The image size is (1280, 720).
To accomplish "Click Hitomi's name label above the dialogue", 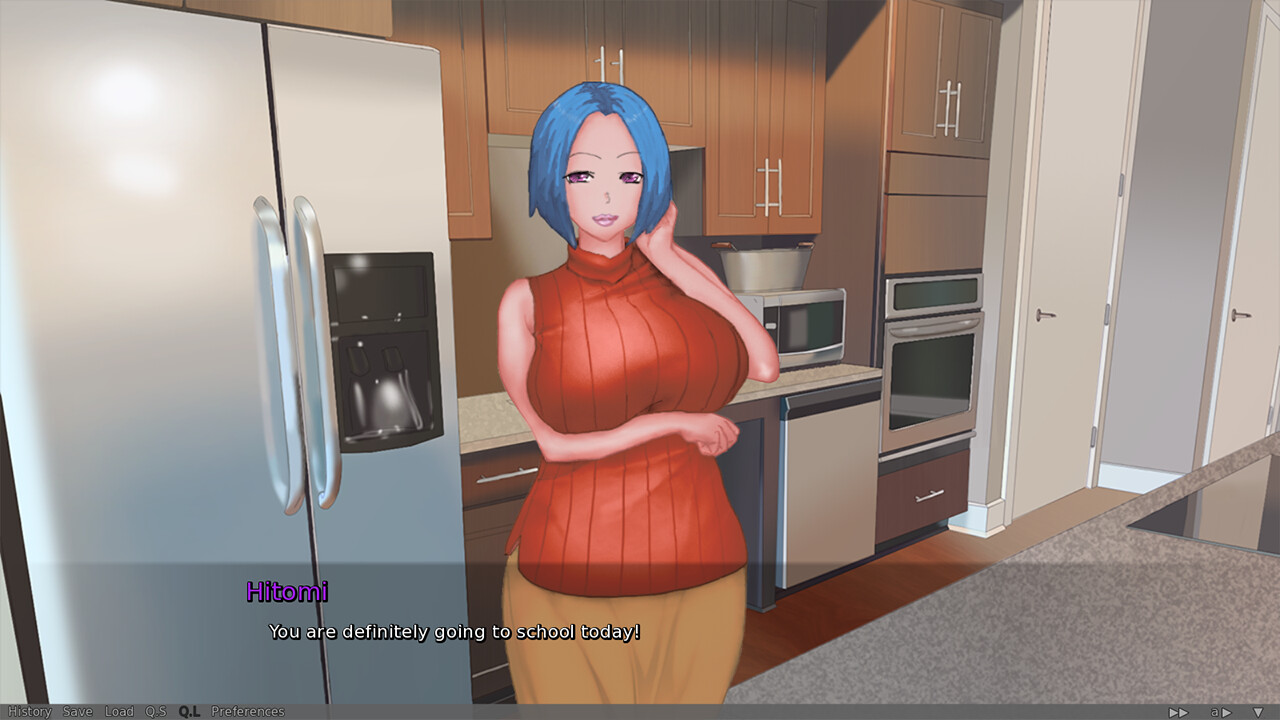I will 286,592.
